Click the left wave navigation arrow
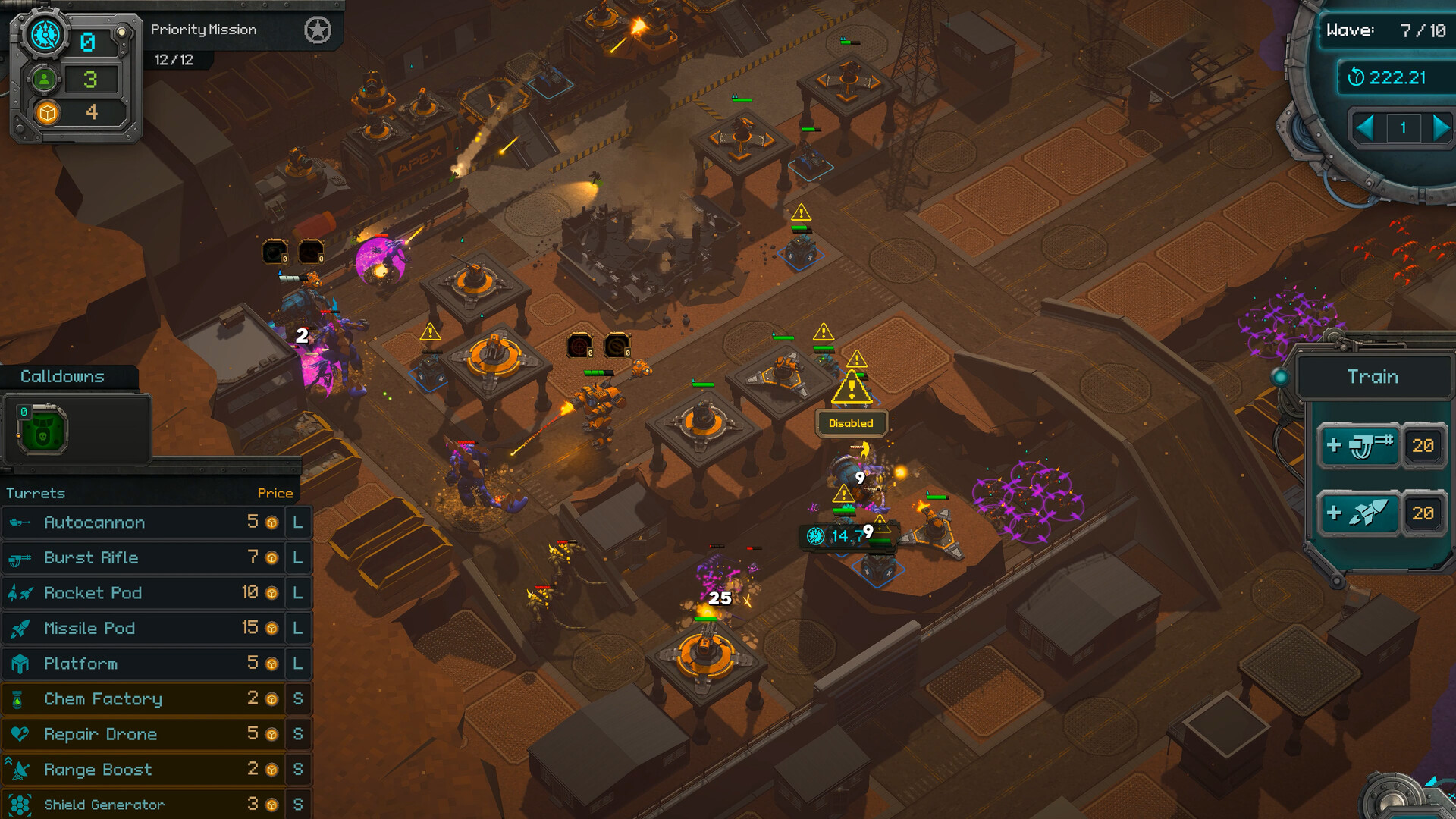 click(x=1367, y=129)
